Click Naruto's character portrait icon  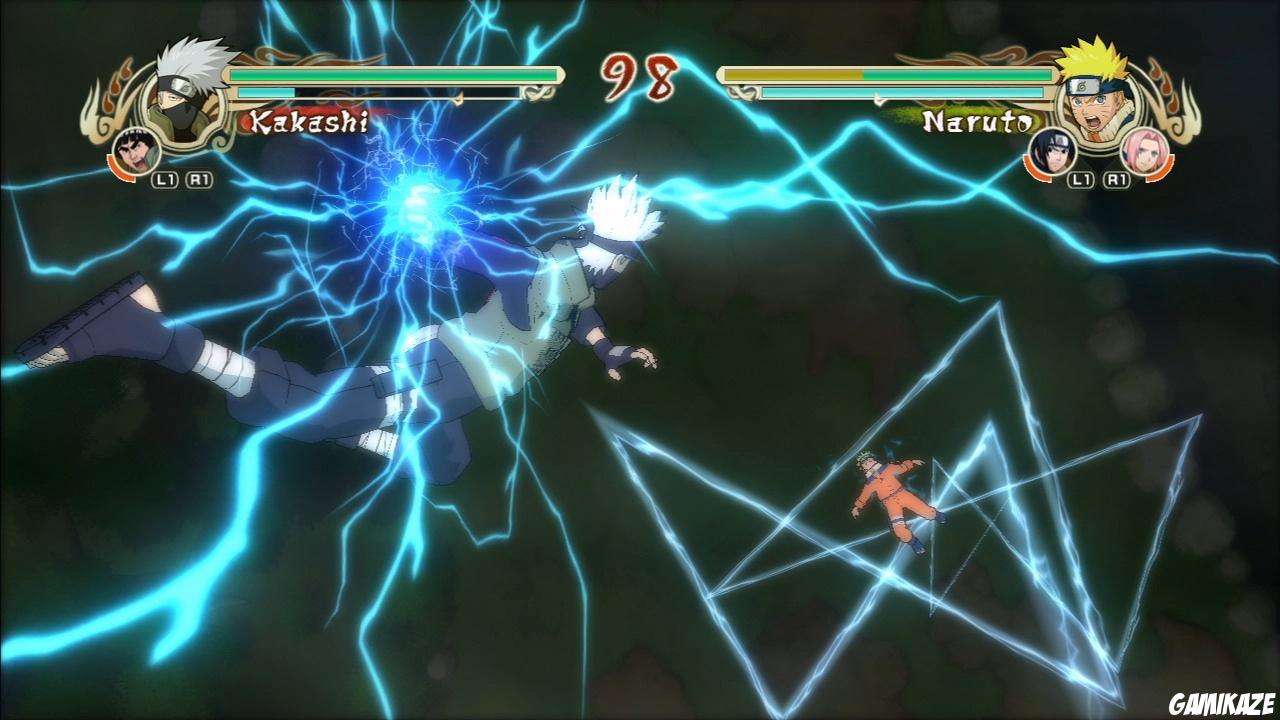(x=1096, y=101)
